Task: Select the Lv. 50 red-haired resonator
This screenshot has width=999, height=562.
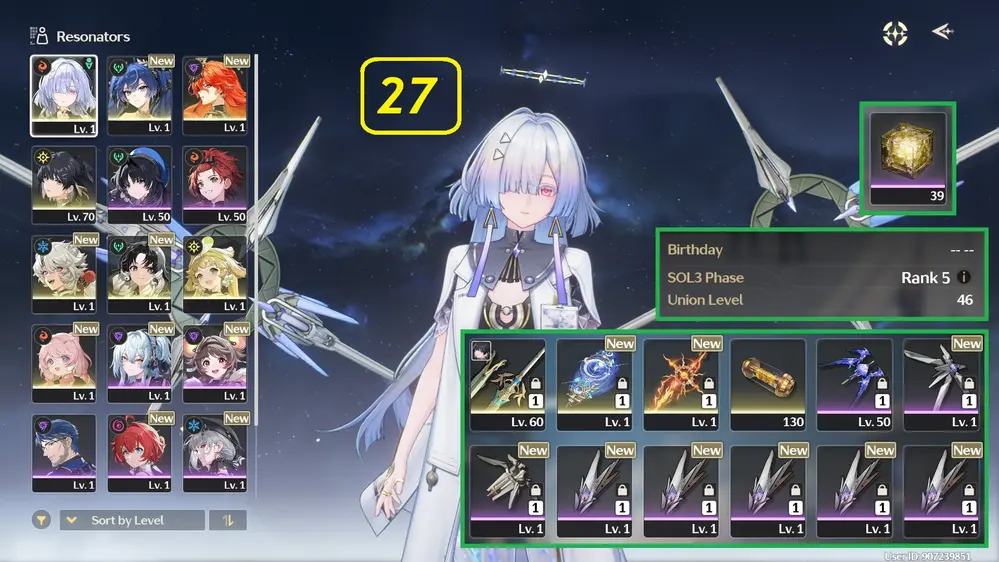Action: (x=215, y=185)
